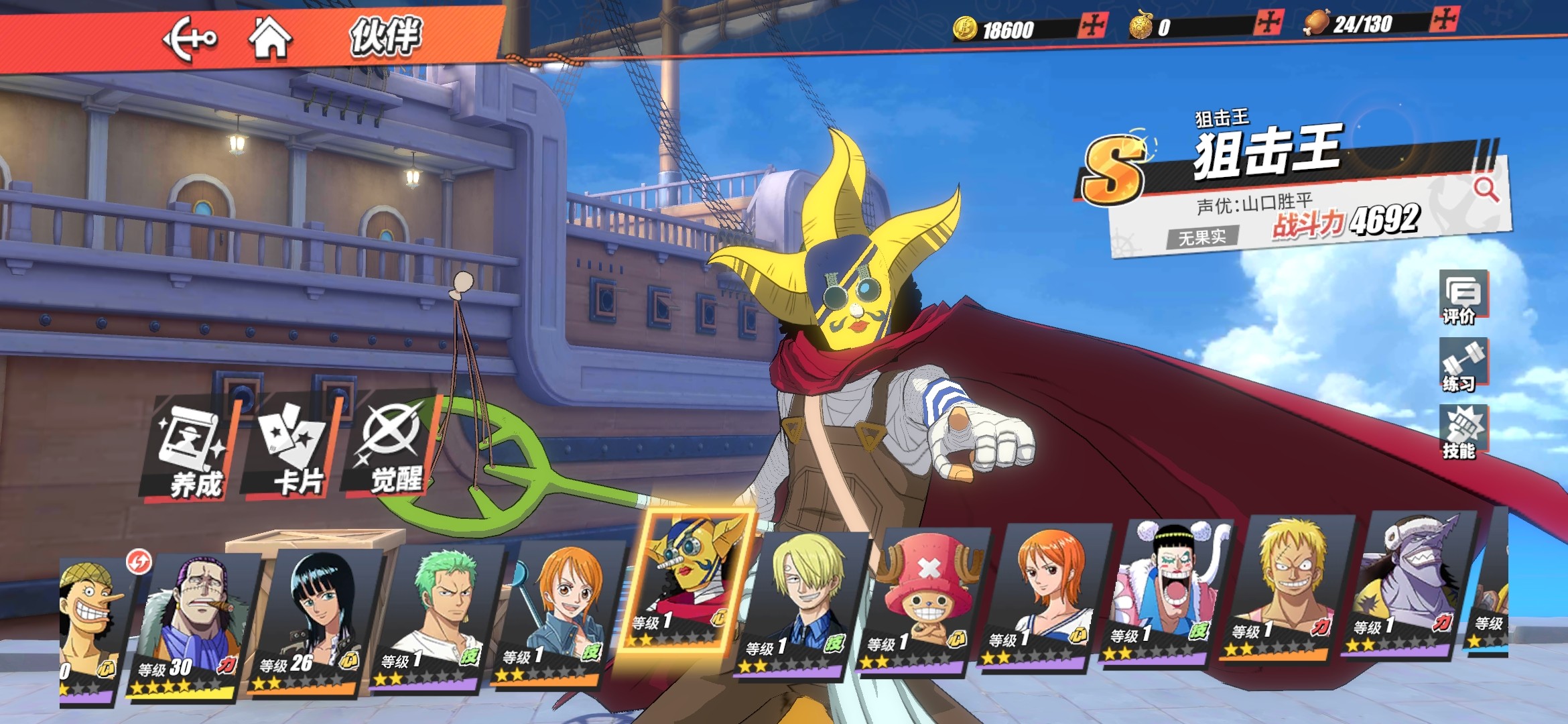Enter 练习 practice mode

[1463, 365]
